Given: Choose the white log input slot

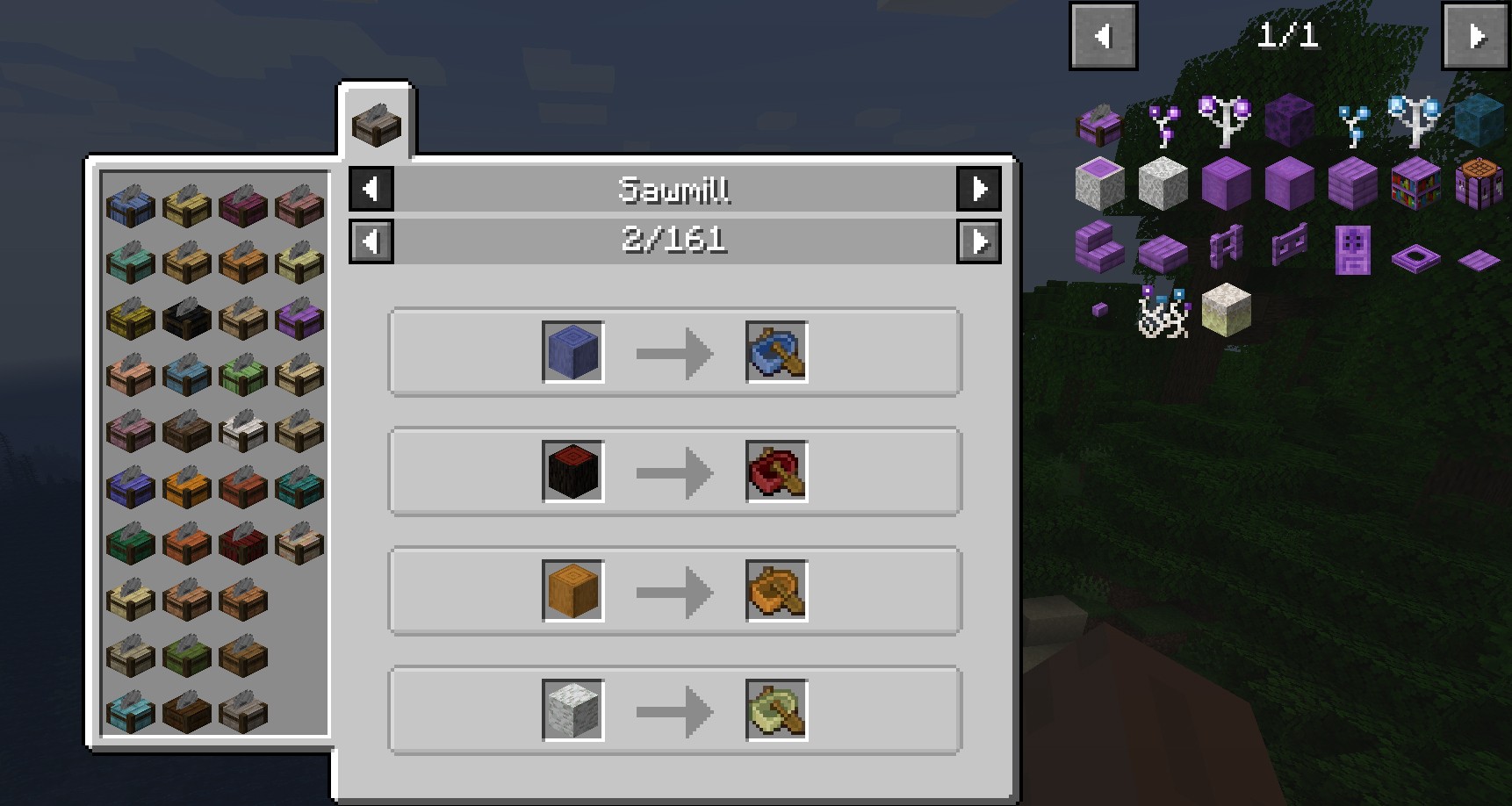Looking at the screenshot, I should click(x=572, y=710).
